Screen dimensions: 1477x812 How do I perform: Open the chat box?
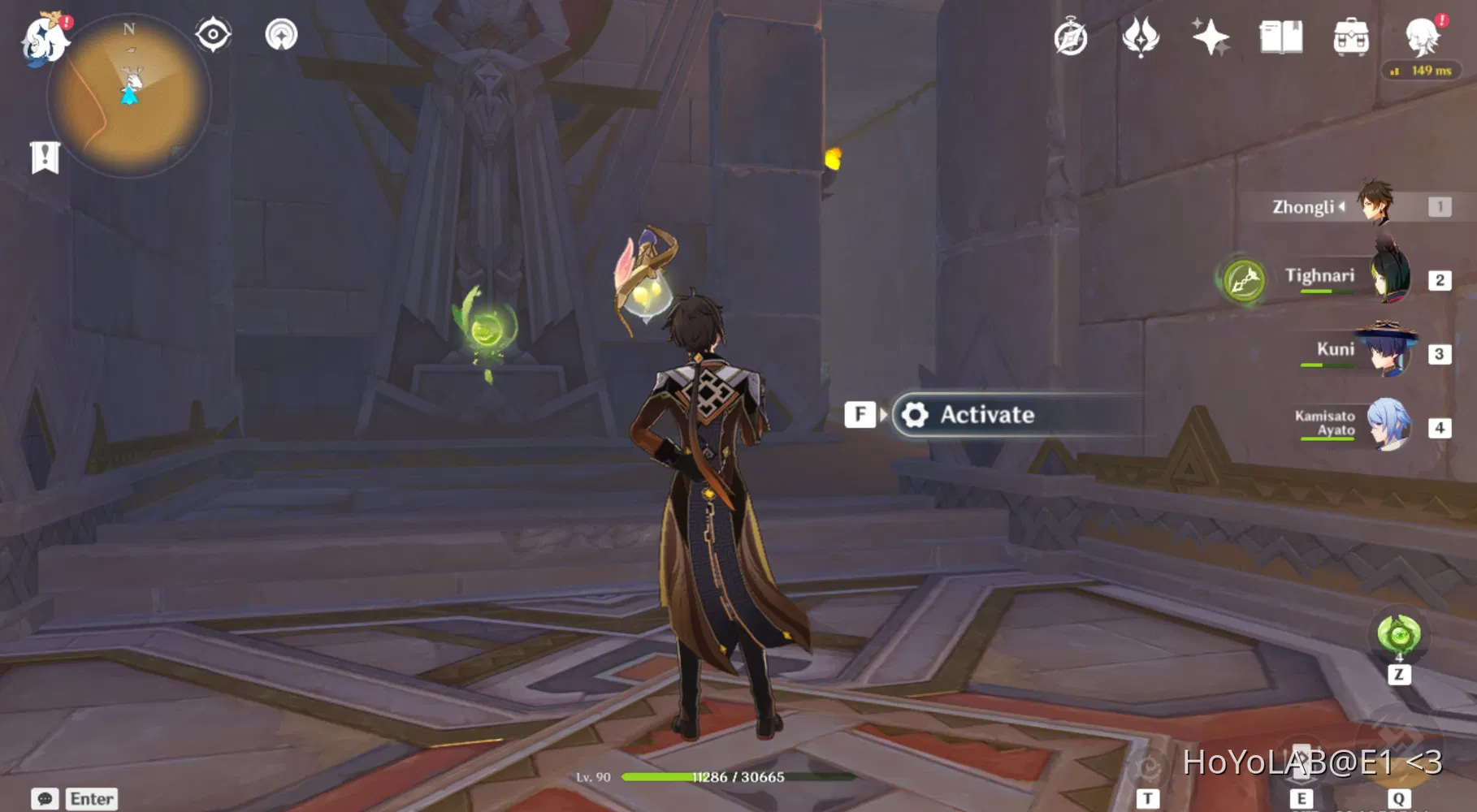75,799
